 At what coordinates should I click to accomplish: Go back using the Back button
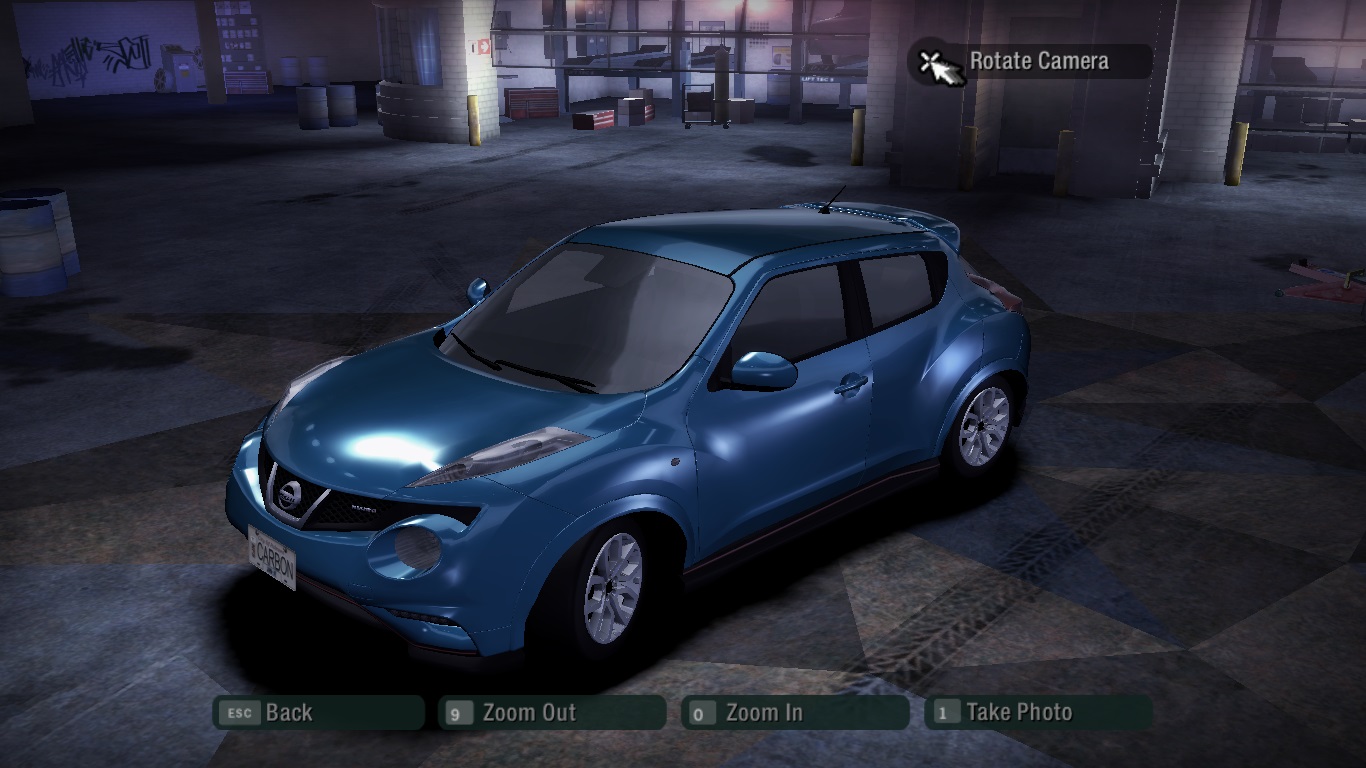pos(318,713)
